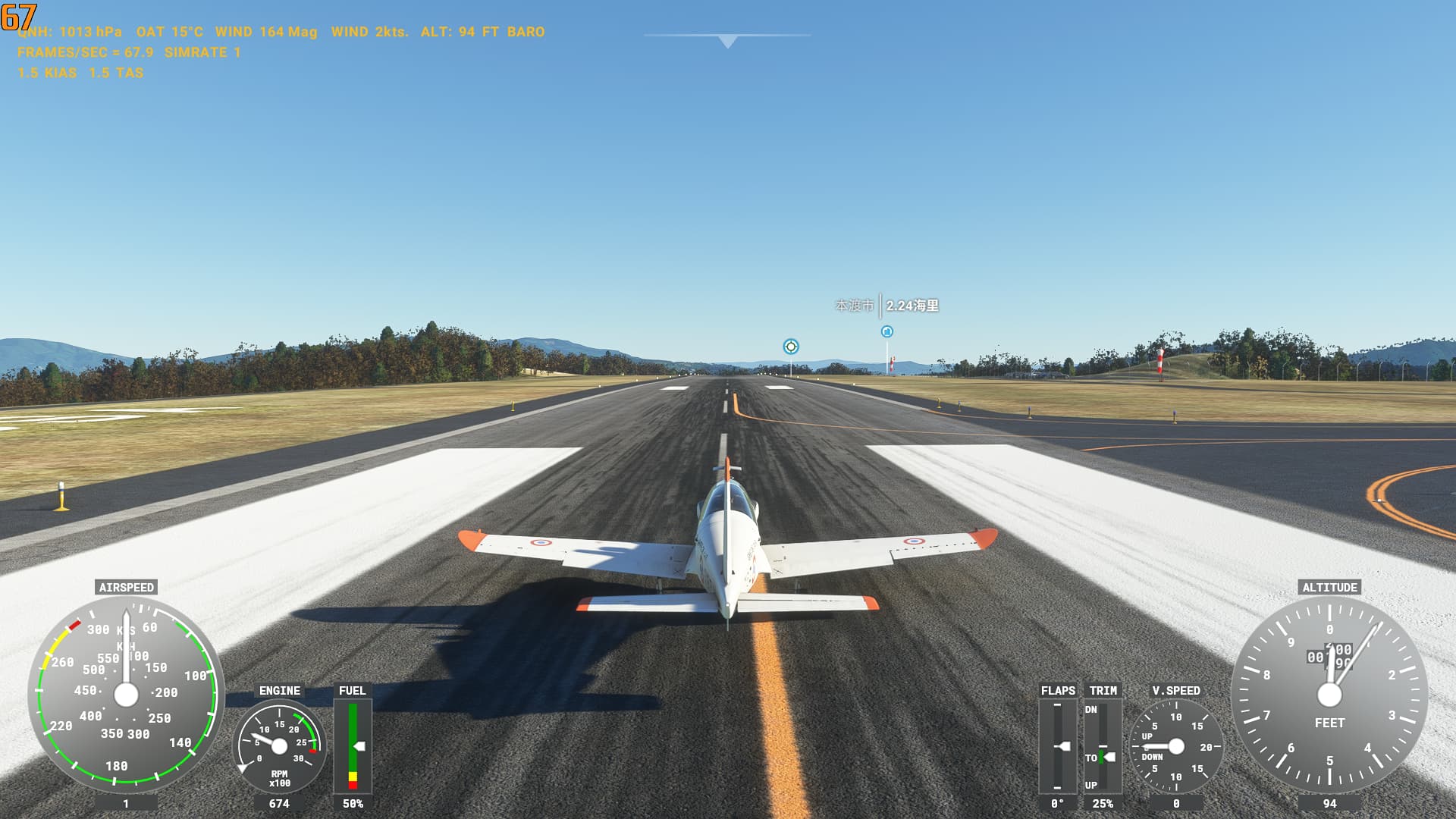Click SIMRATE 1 to toggle simulation rate
Screen dimensions: 1456x819
pos(201,53)
